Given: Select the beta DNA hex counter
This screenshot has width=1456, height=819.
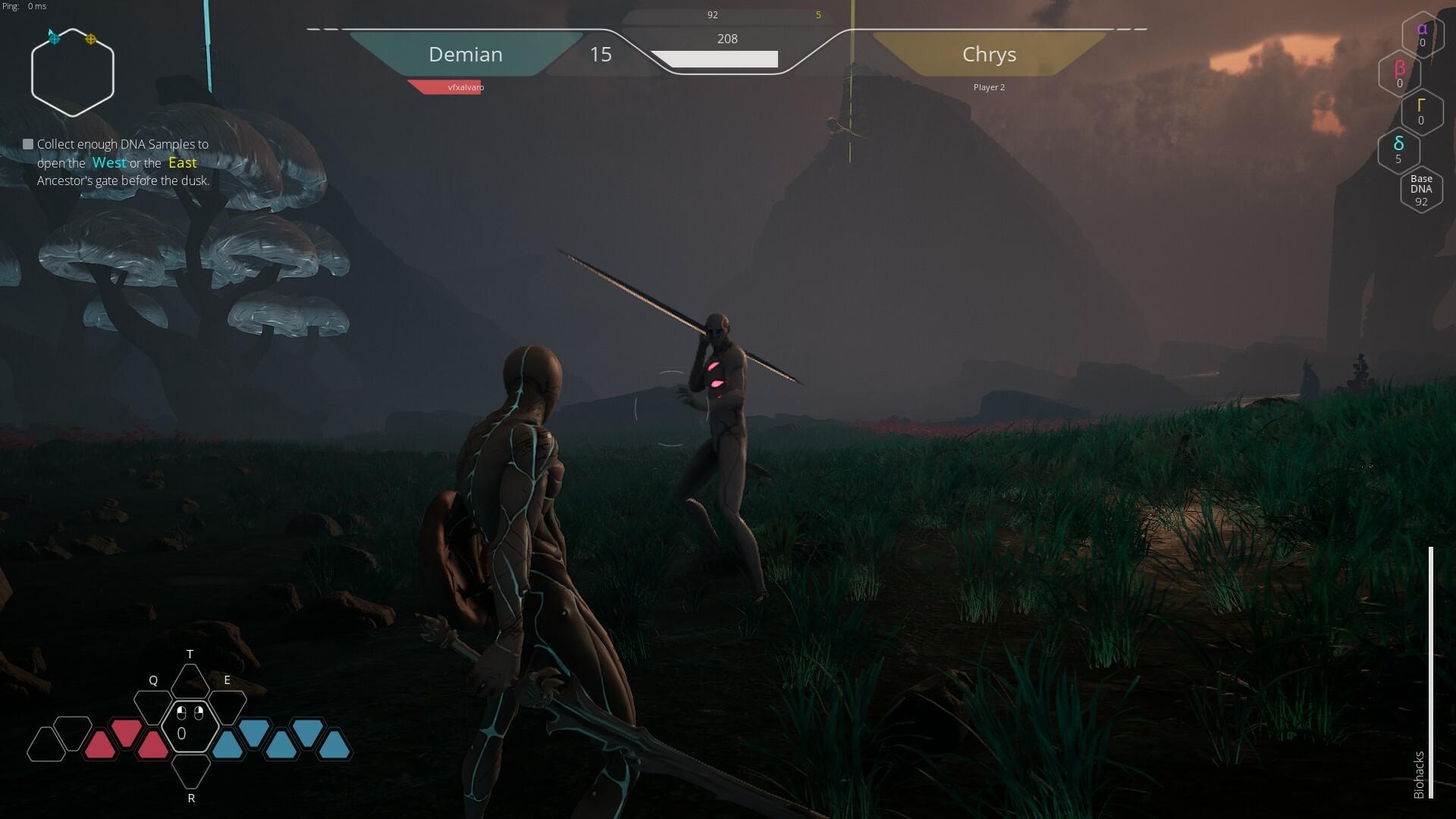Looking at the screenshot, I should 1399,74.
